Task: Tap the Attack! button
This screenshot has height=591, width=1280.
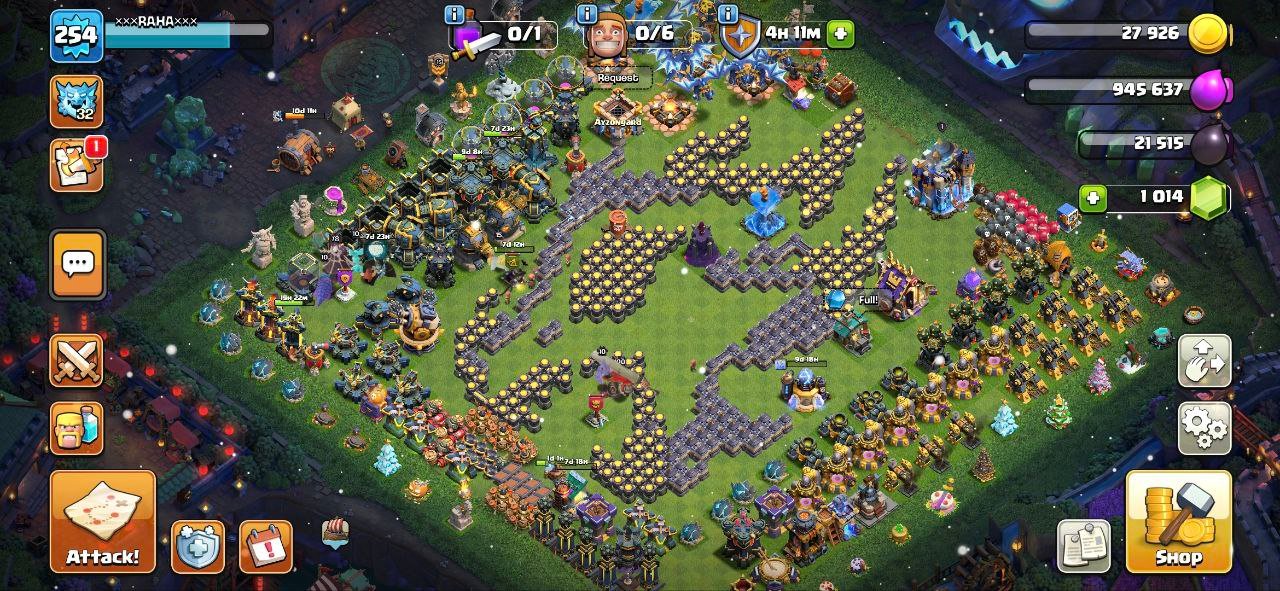Action: pyautogui.click(x=103, y=521)
